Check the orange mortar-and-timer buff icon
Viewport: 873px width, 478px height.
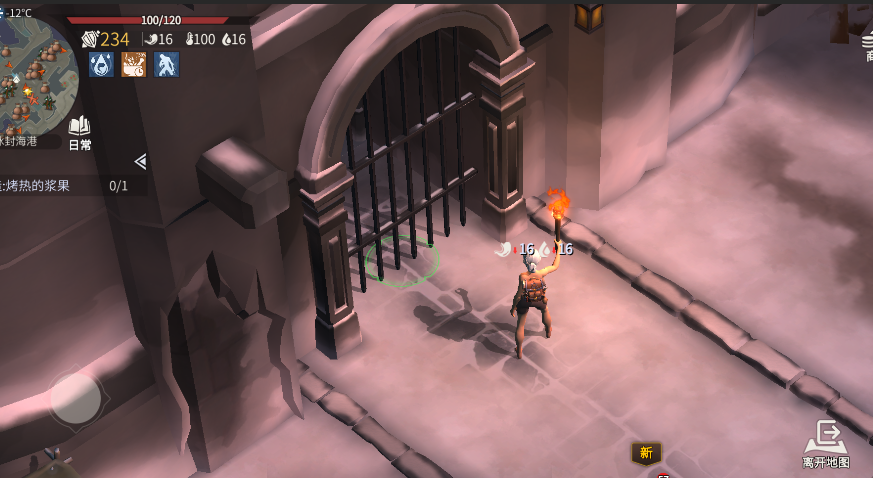(134, 65)
